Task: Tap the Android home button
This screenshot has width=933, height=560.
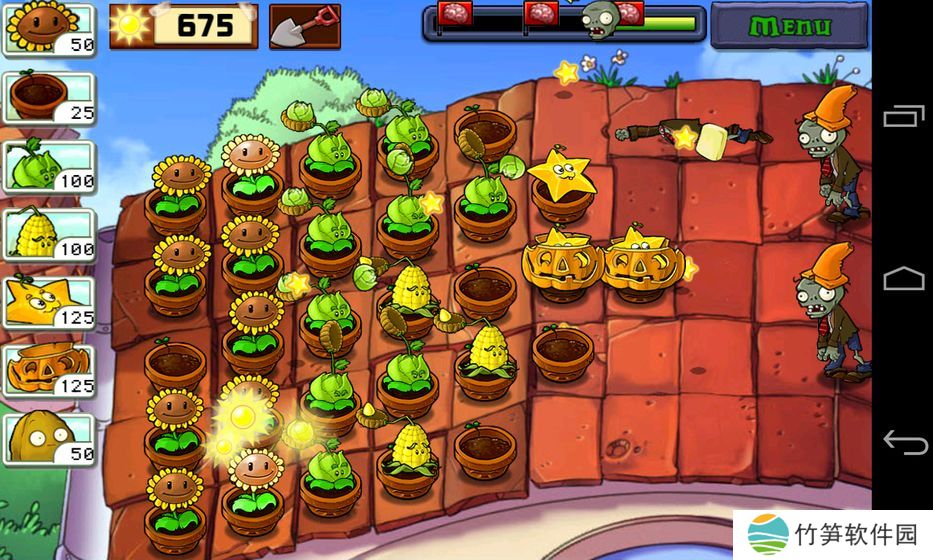Action: point(902,278)
